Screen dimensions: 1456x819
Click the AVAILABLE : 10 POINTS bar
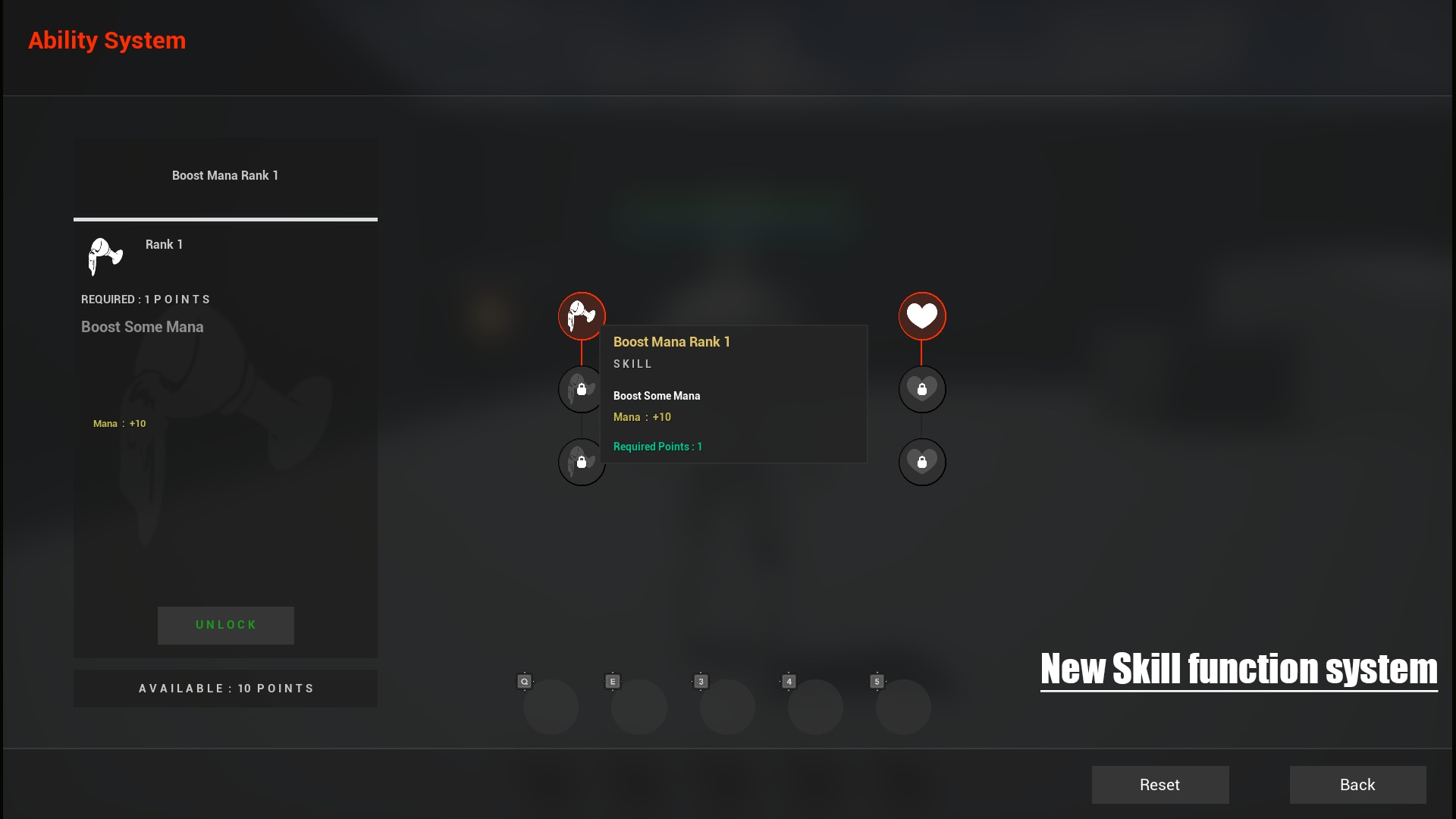pos(225,688)
